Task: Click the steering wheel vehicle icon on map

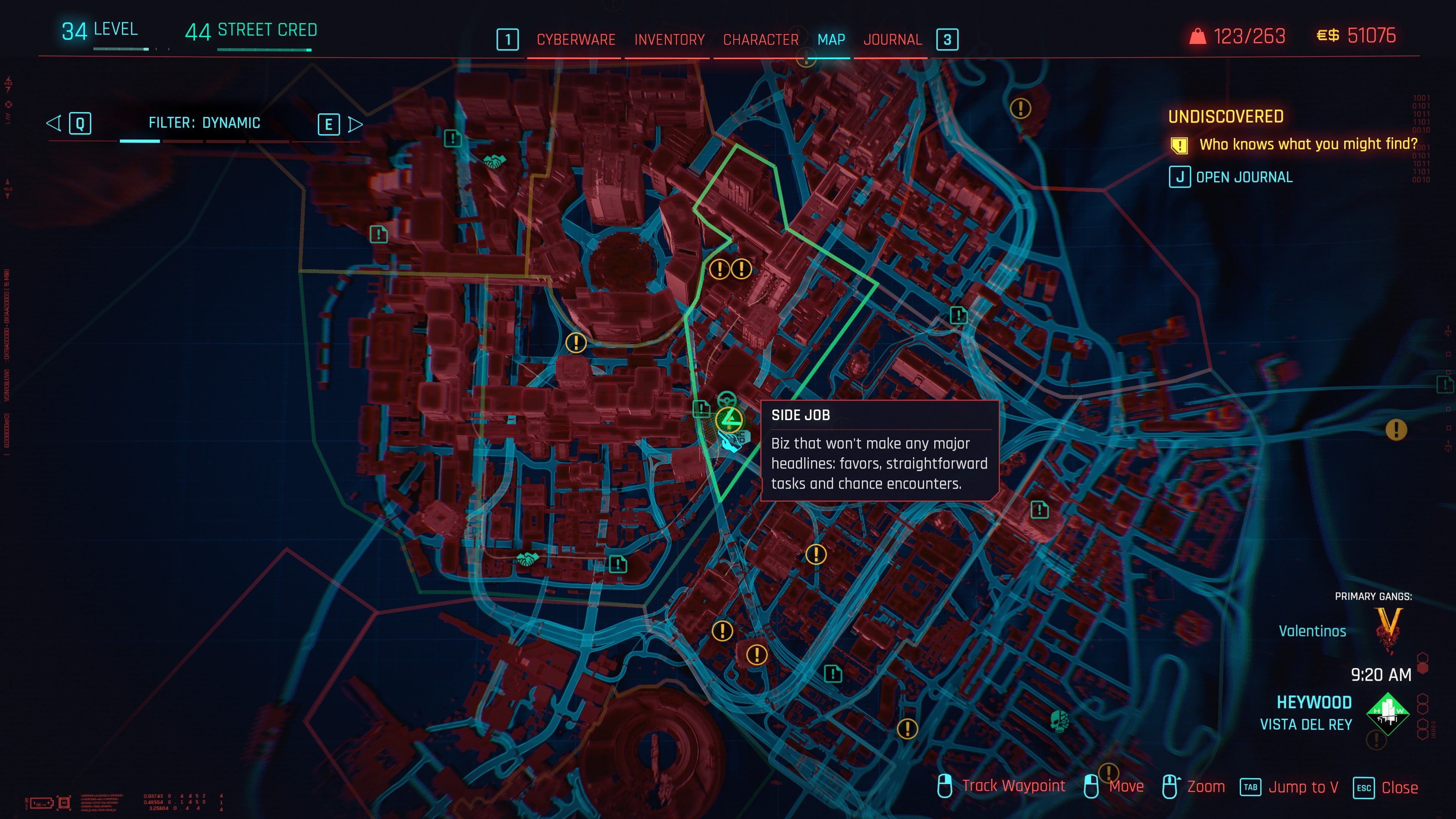Action: [728, 400]
